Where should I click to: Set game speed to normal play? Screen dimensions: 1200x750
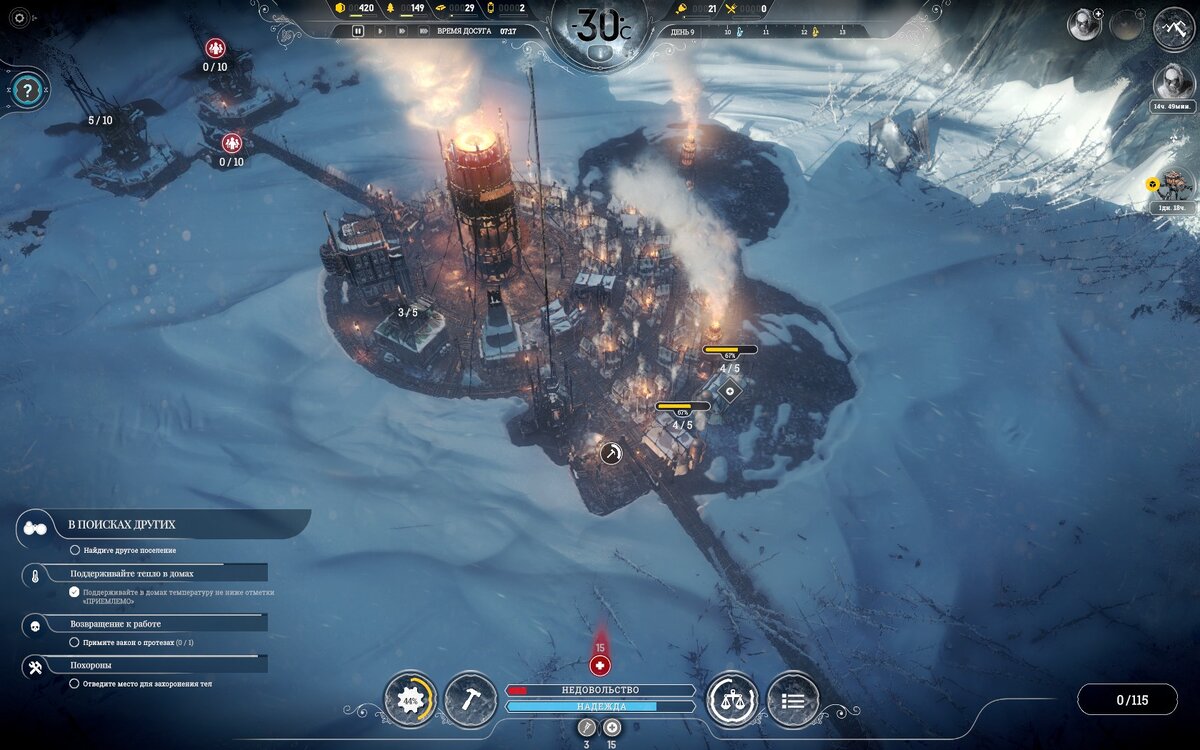tap(380, 31)
